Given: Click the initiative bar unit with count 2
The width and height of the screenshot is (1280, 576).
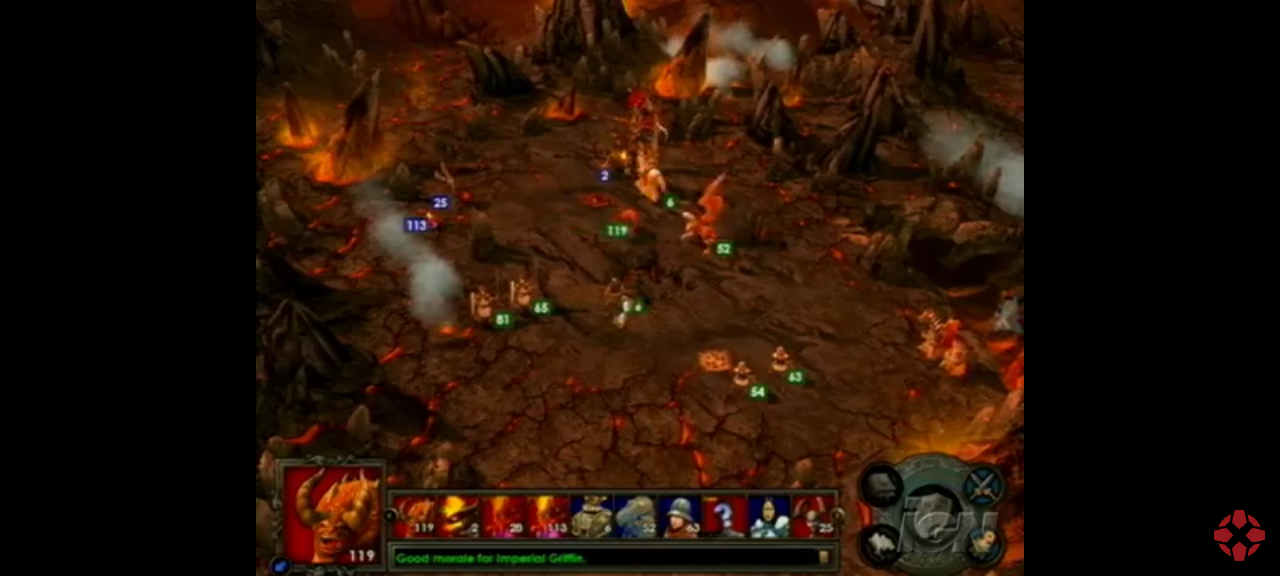Looking at the screenshot, I should point(460,517).
